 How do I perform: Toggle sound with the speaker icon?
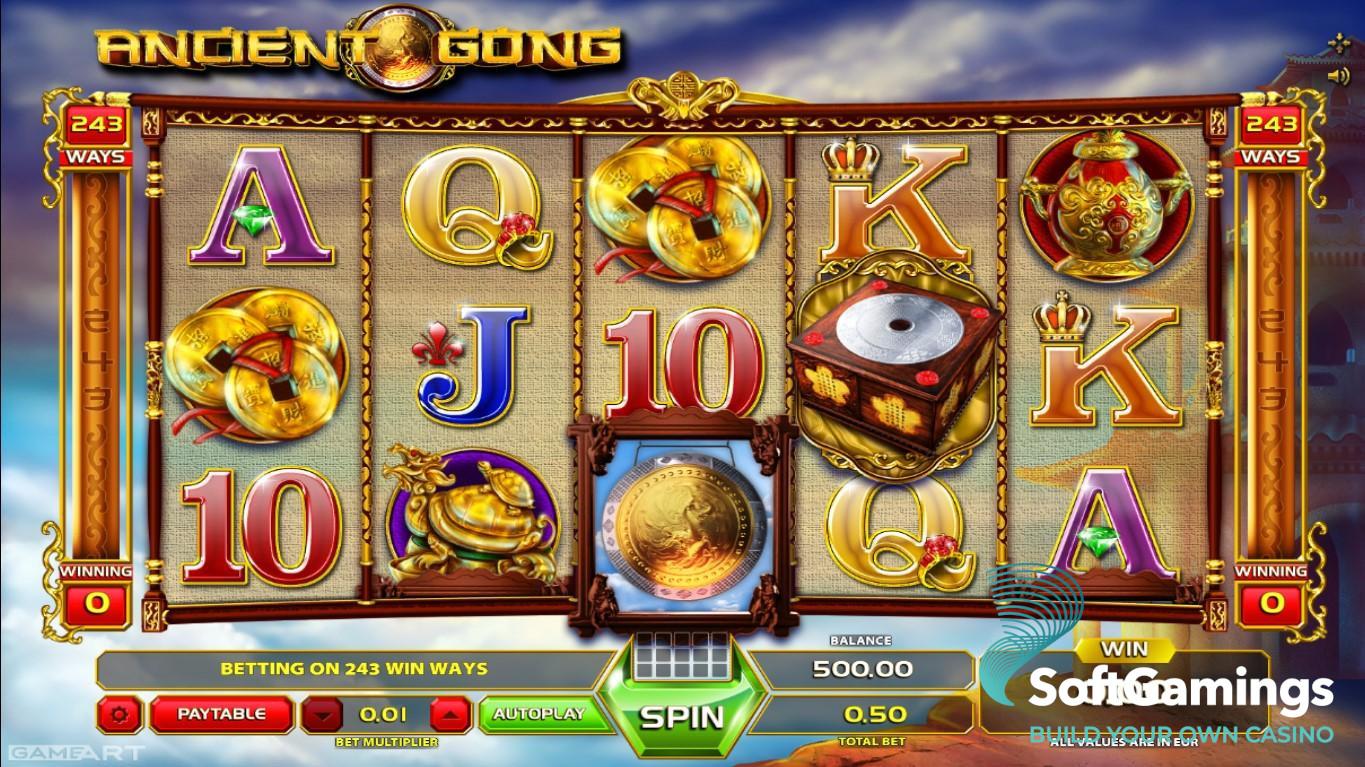[x=1338, y=75]
